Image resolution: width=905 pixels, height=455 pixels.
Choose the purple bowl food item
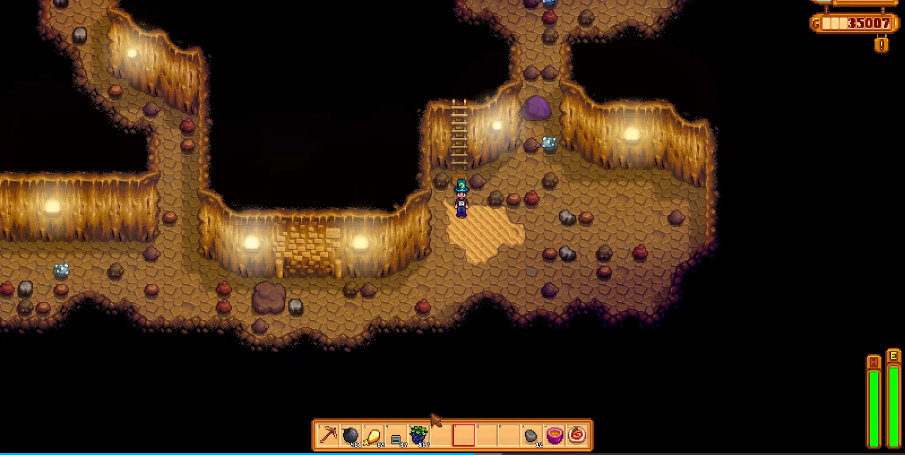554,435
